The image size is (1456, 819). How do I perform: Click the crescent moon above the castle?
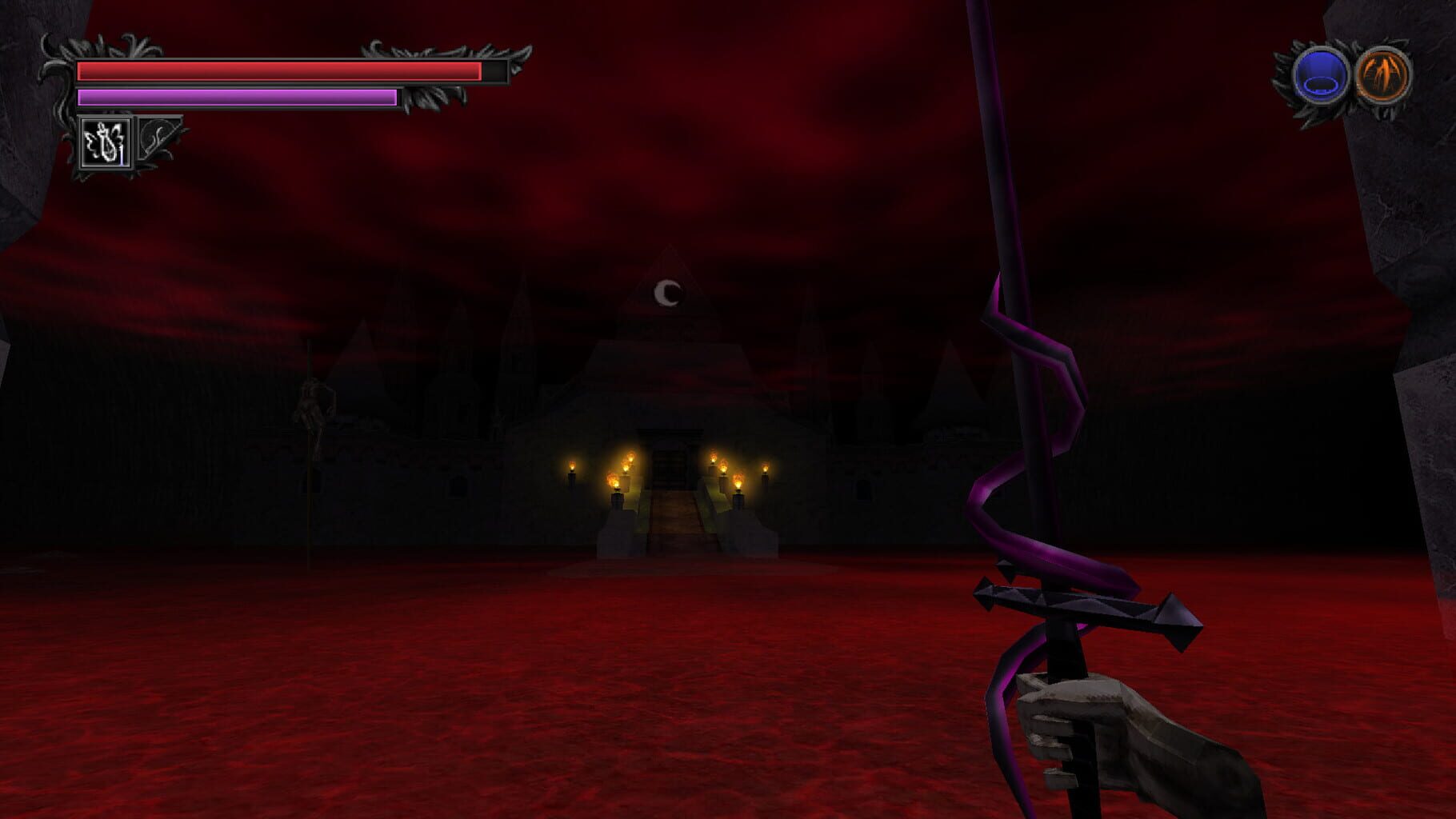coord(667,294)
